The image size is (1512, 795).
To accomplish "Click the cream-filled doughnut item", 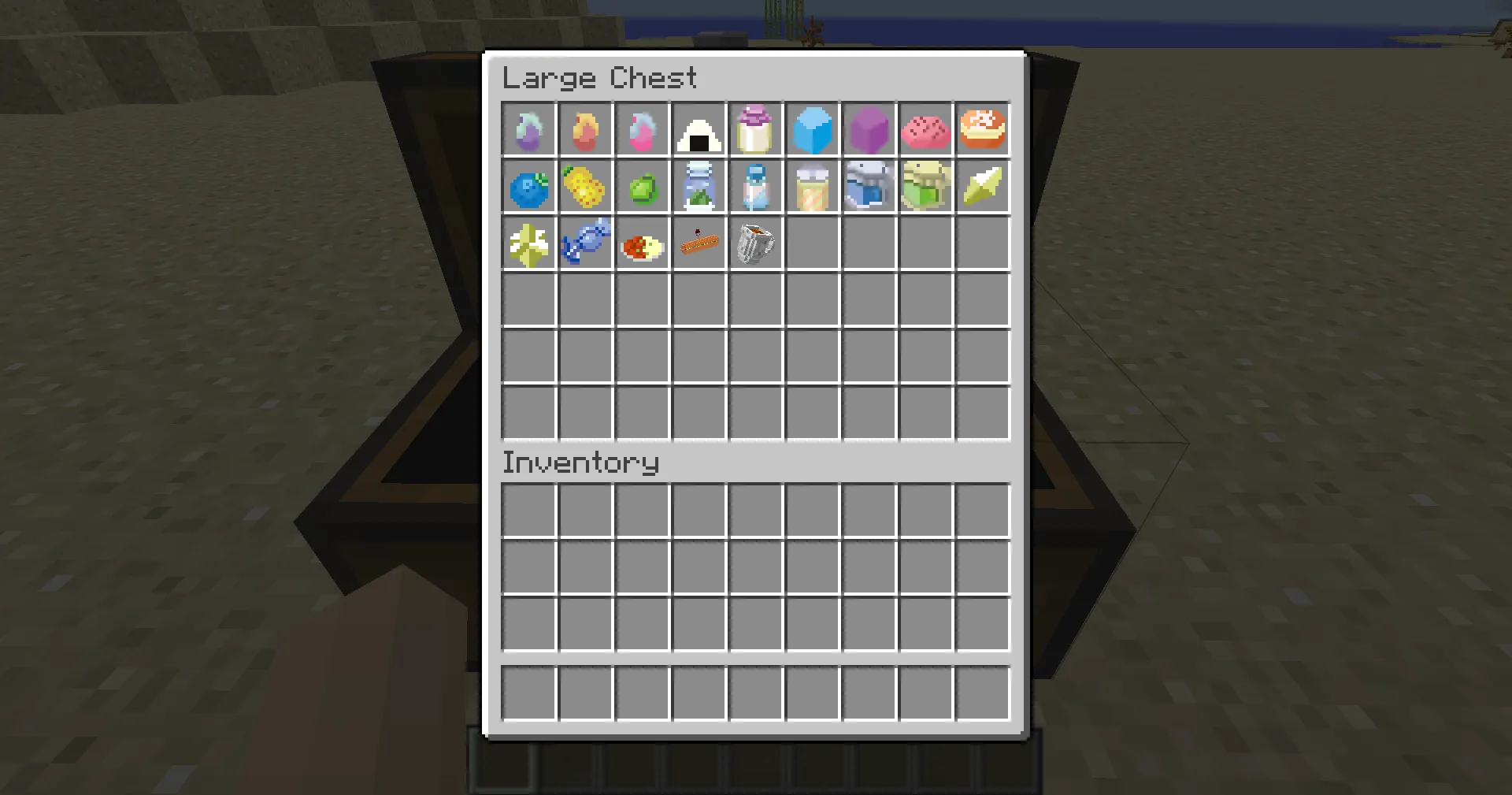I will coord(982,129).
